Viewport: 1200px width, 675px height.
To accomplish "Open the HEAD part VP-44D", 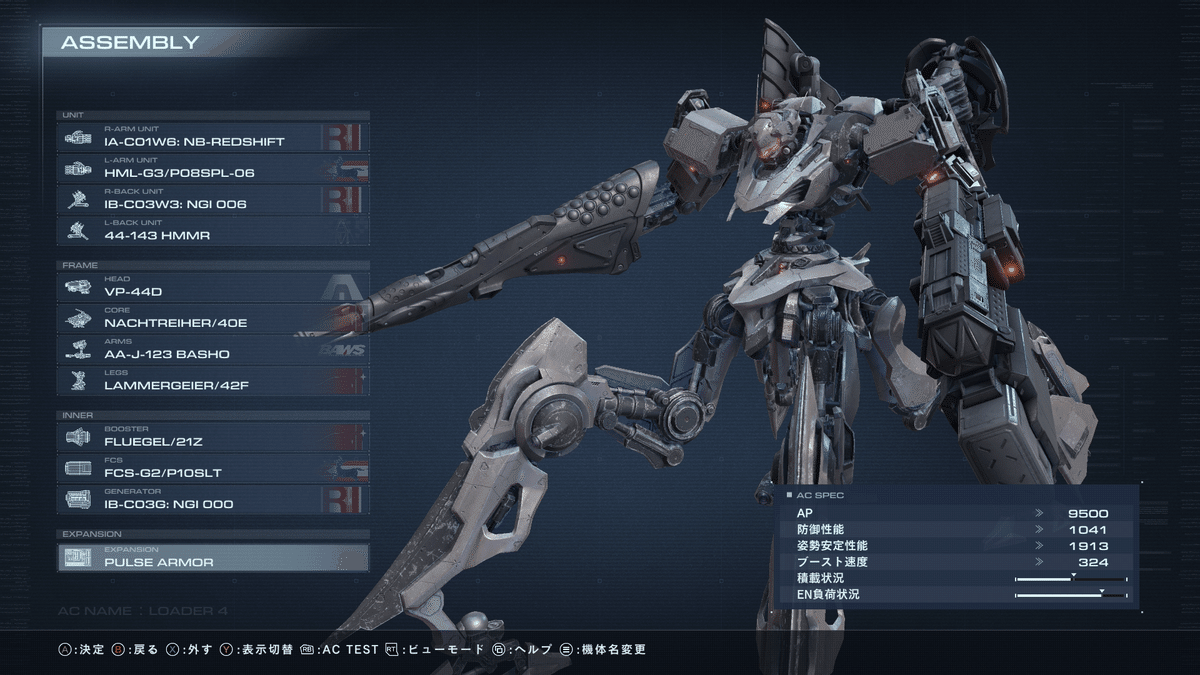I will (212, 287).
